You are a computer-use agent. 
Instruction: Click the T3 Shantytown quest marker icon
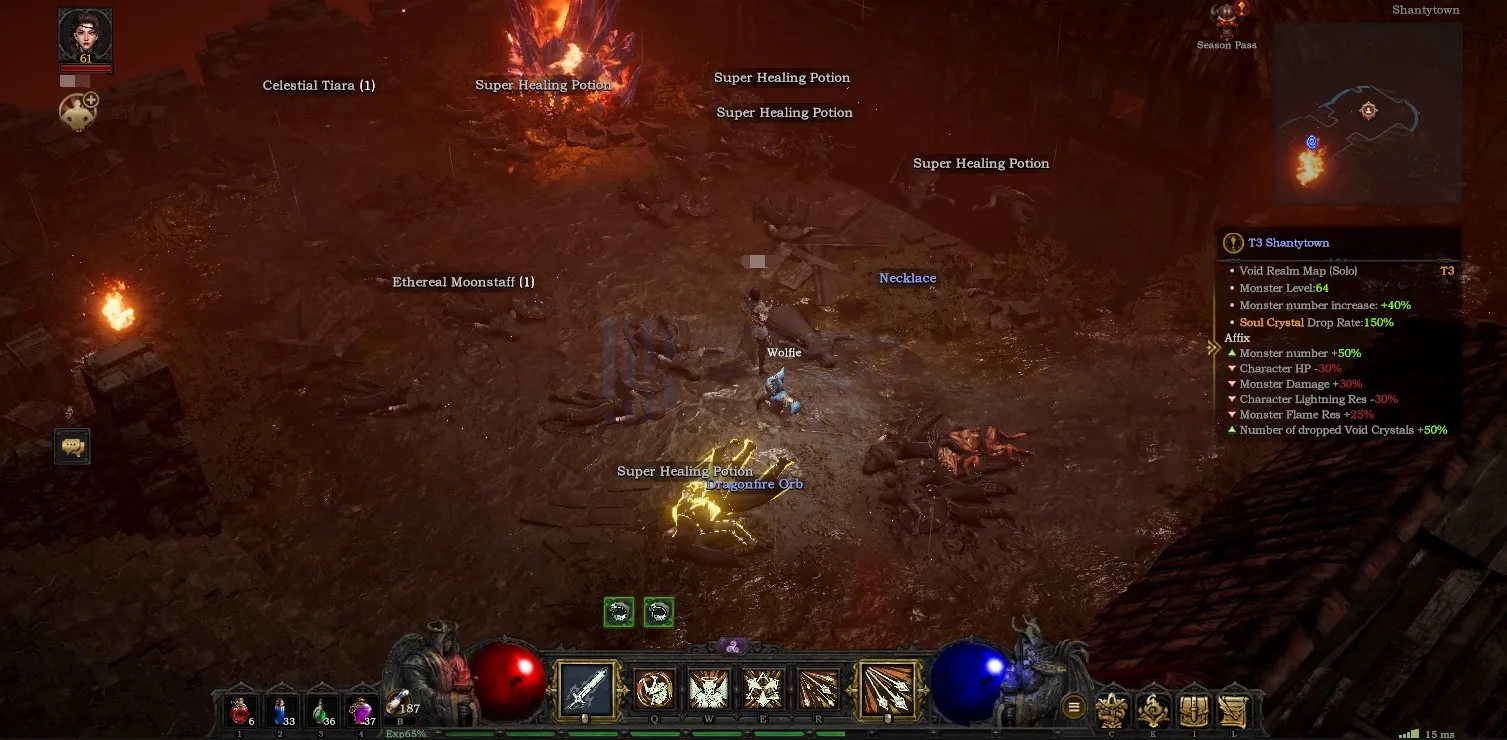coord(1234,243)
